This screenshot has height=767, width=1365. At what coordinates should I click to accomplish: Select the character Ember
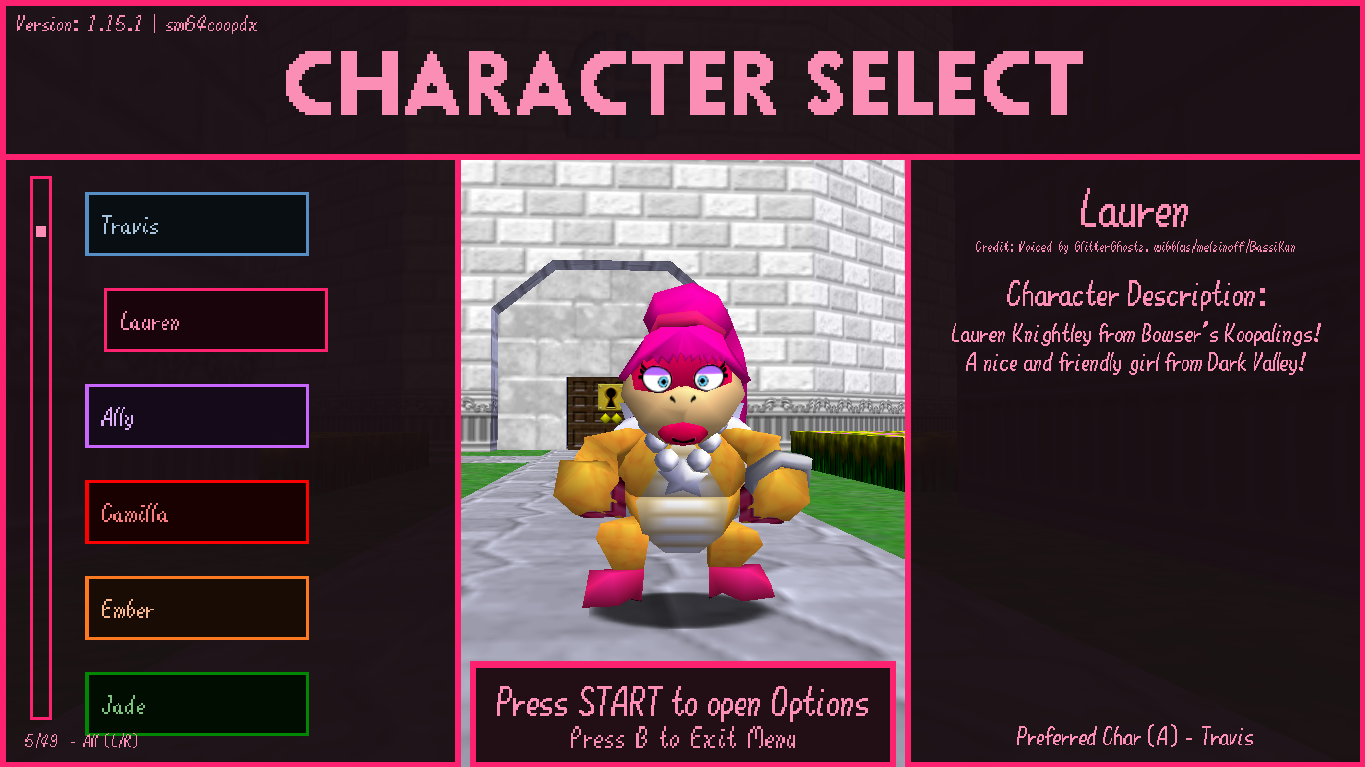pos(196,608)
